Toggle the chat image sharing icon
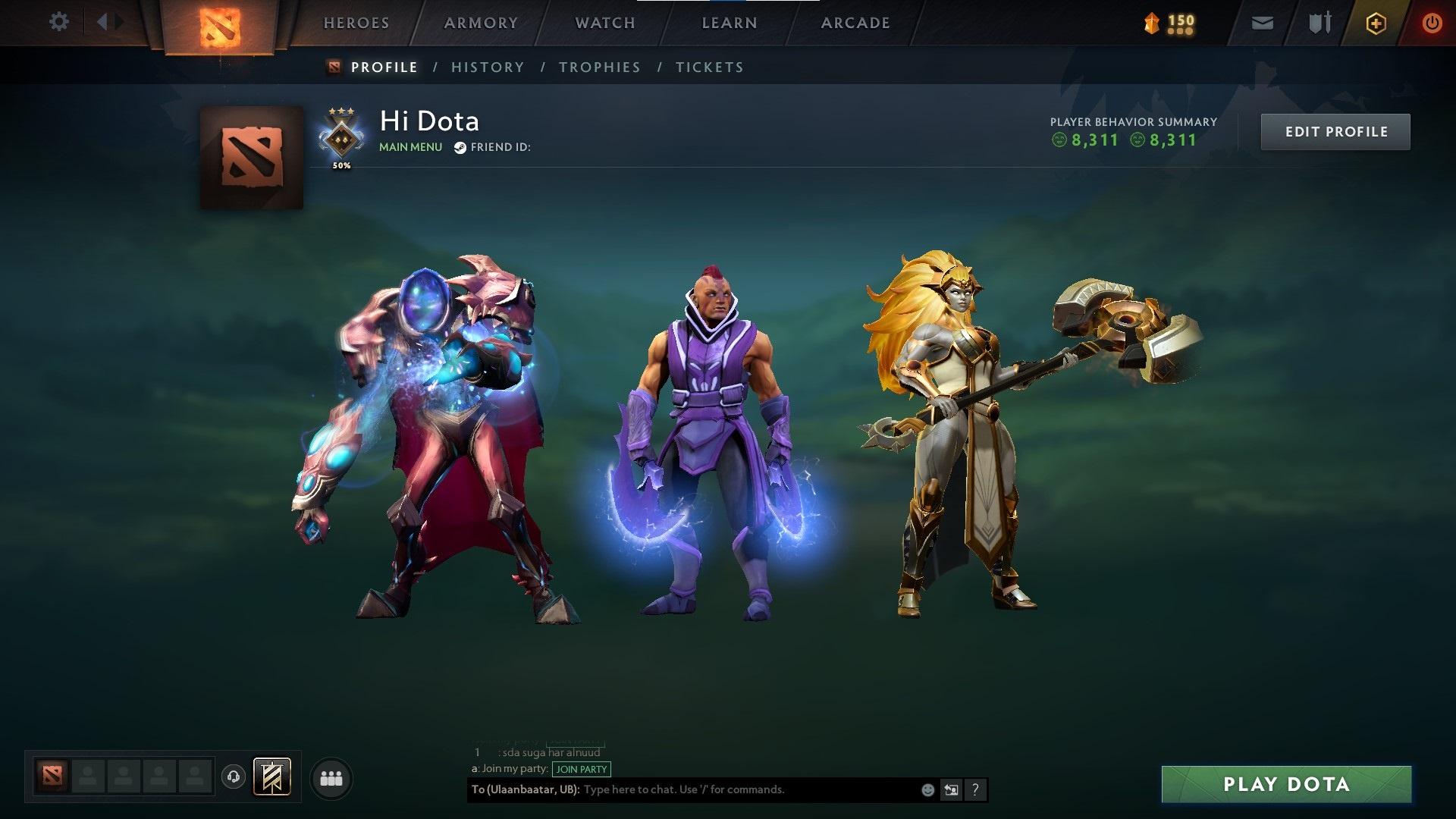1456x819 pixels. tap(951, 789)
